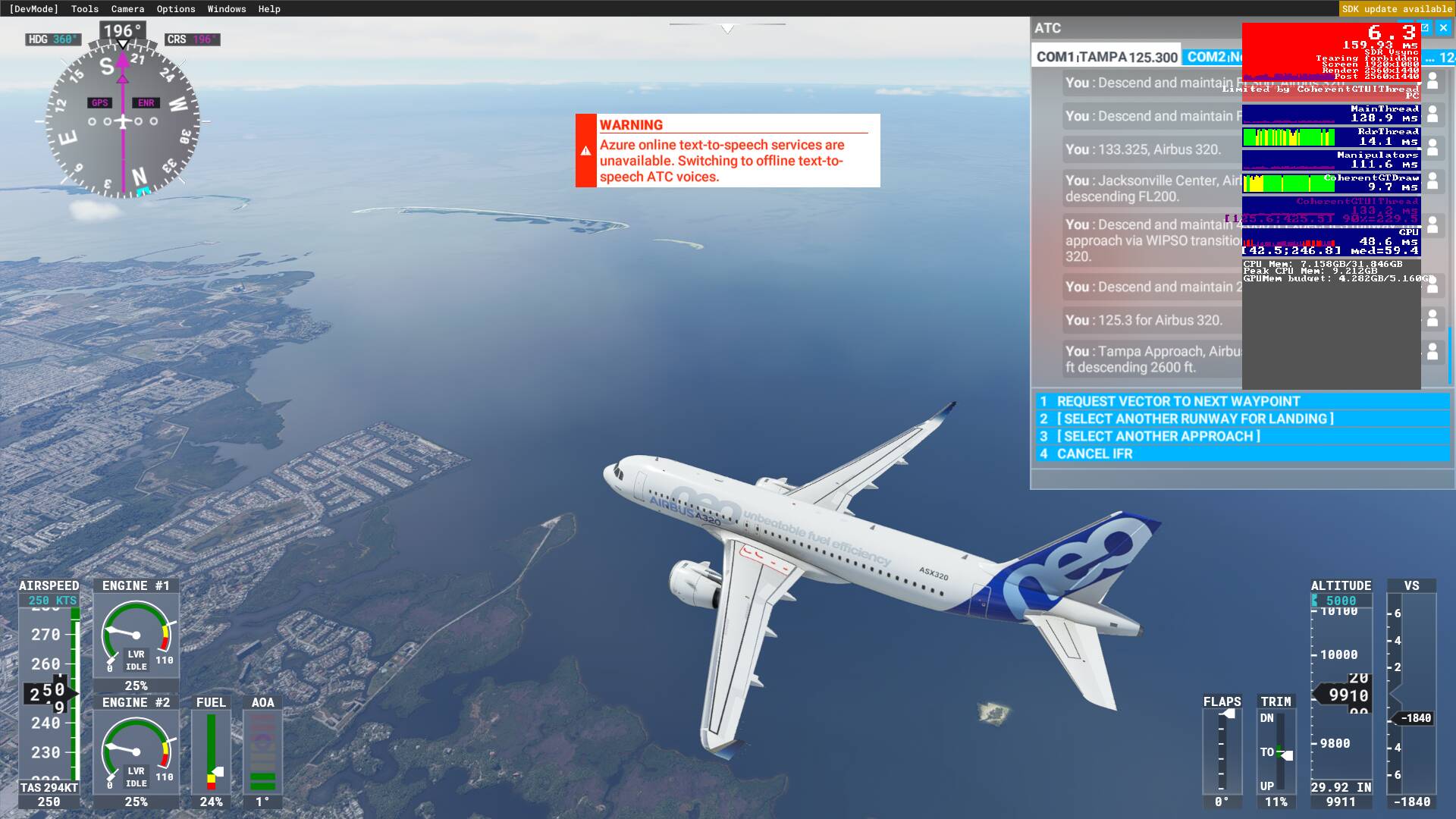Choose Select Another Approach option
The height and width of the screenshot is (819, 1456).
pos(1158,436)
